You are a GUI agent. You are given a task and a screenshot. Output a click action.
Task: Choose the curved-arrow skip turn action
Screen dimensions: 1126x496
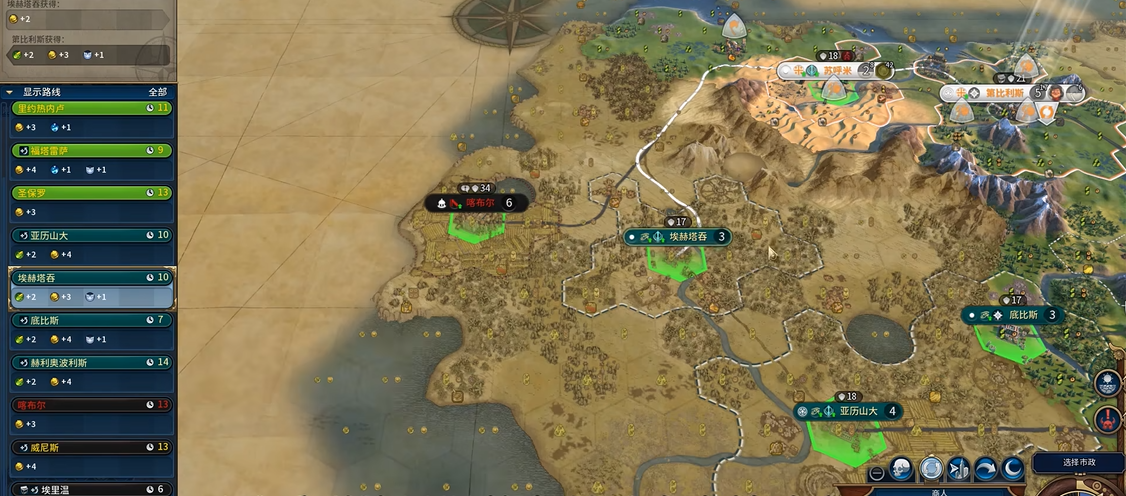pyautogui.click(x=985, y=469)
